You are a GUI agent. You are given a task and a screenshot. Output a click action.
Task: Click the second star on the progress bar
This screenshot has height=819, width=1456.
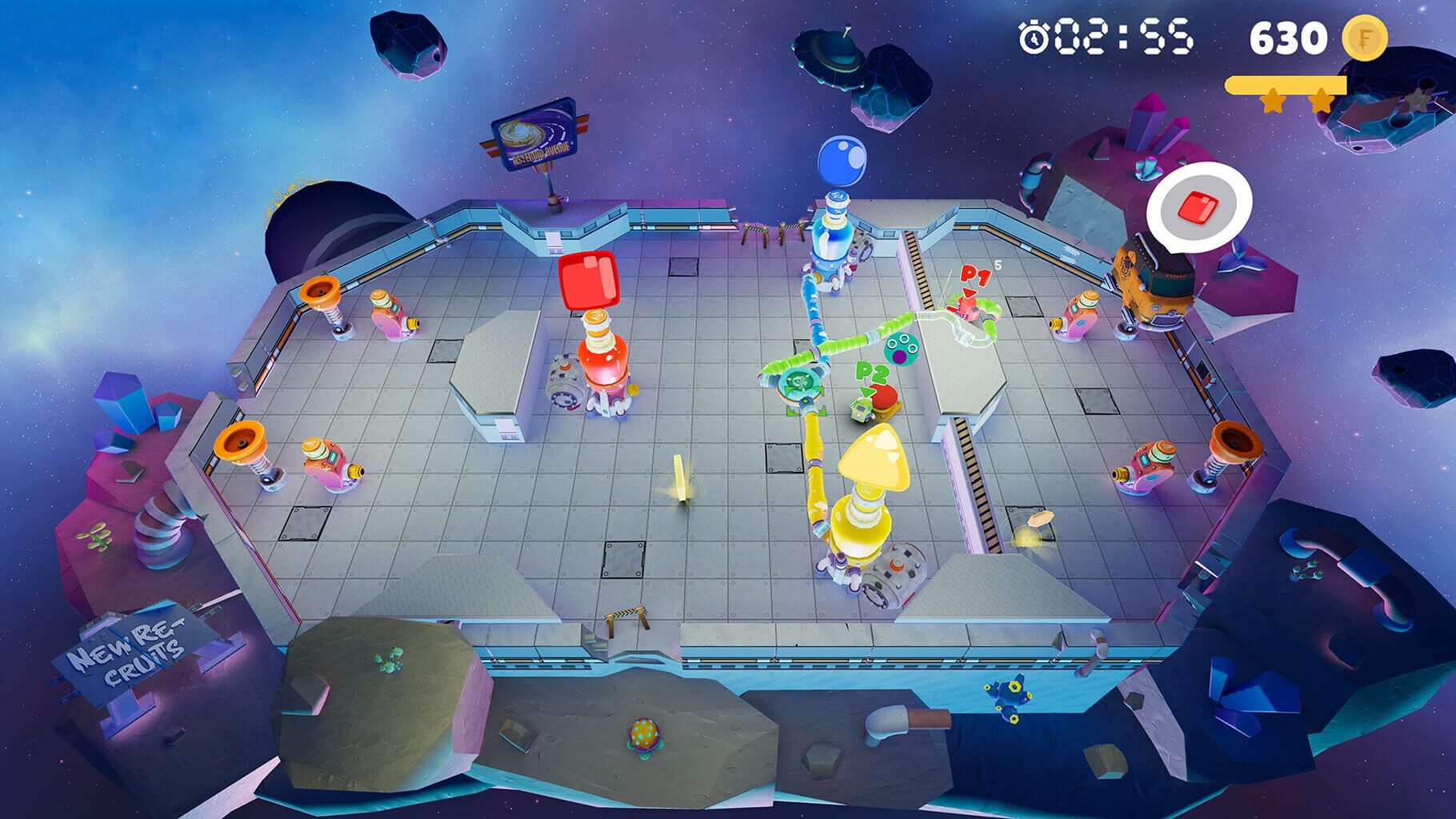coord(1321,102)
